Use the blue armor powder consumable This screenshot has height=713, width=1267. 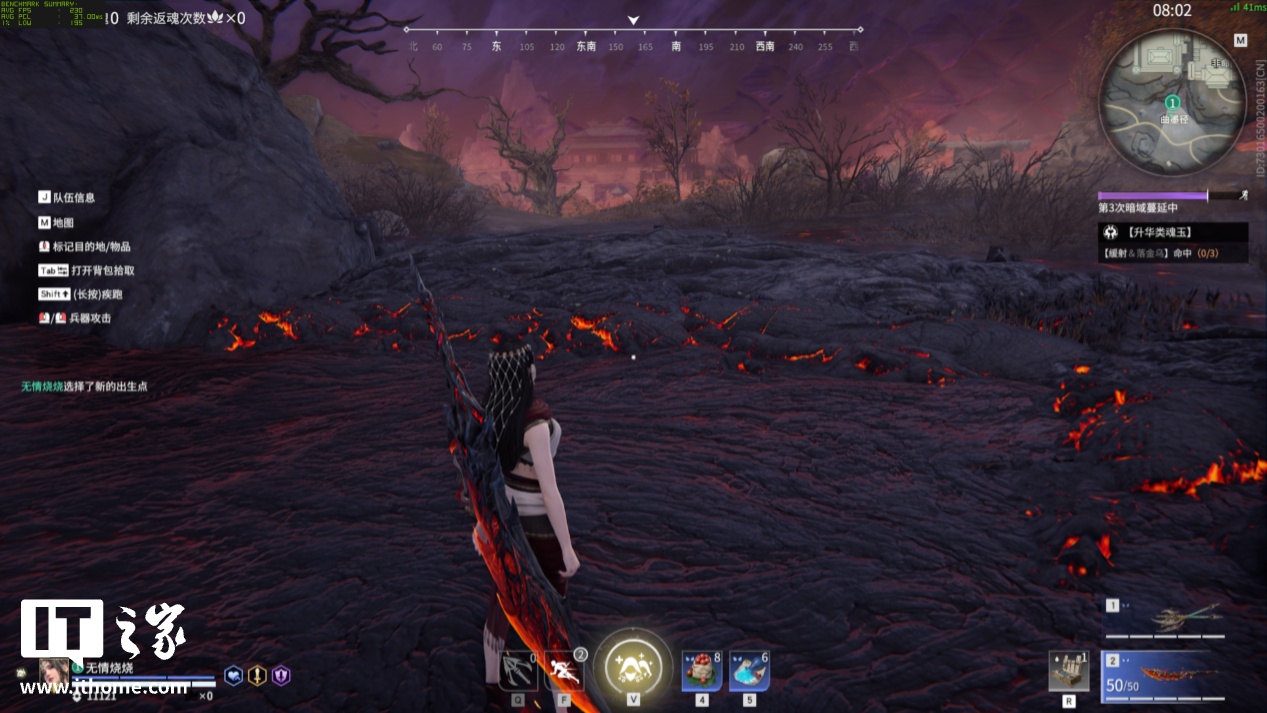pyautogui.click(x=749, y=671)
